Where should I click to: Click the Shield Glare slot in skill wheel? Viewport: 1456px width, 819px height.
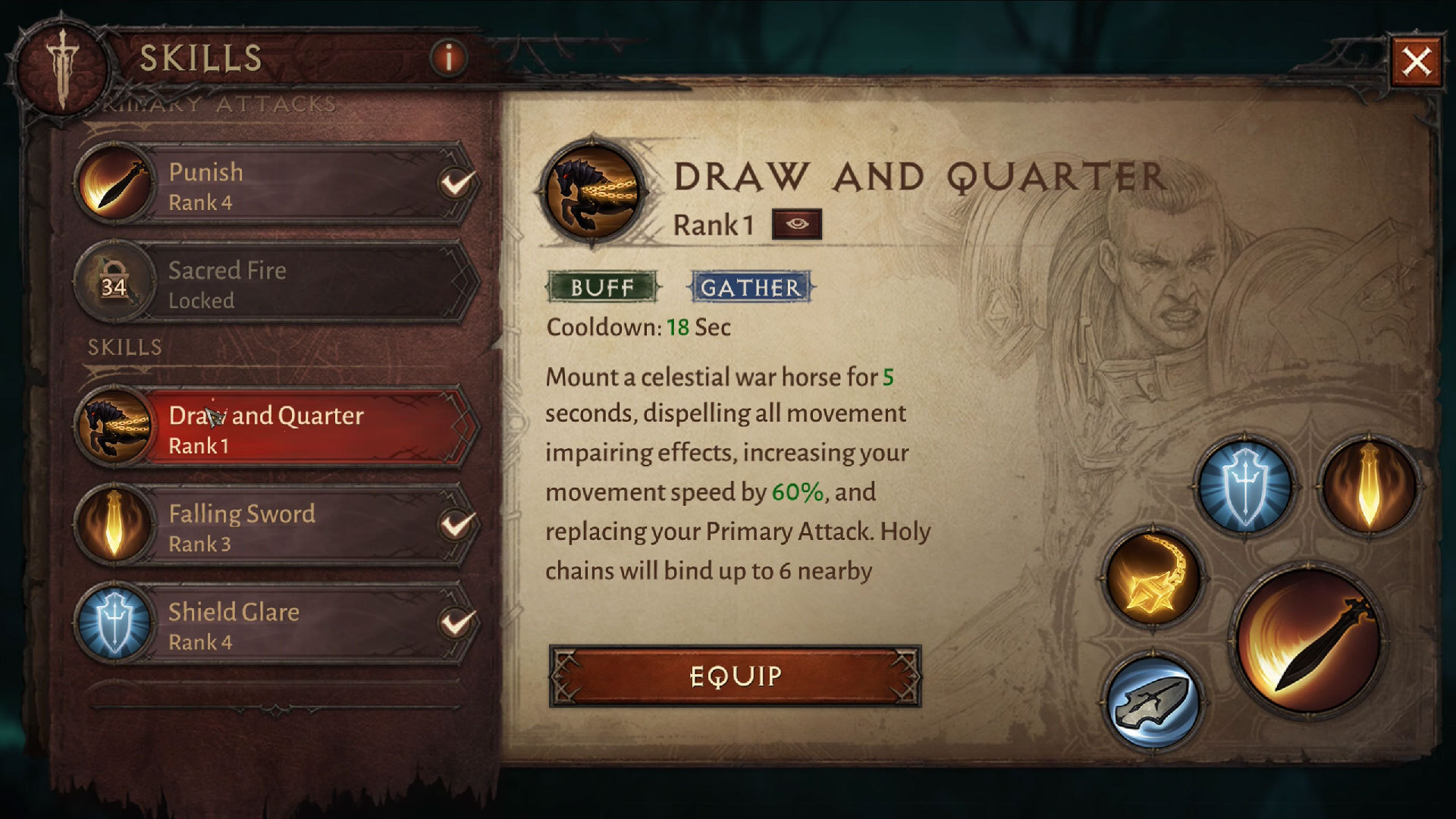coord(1244,486)
